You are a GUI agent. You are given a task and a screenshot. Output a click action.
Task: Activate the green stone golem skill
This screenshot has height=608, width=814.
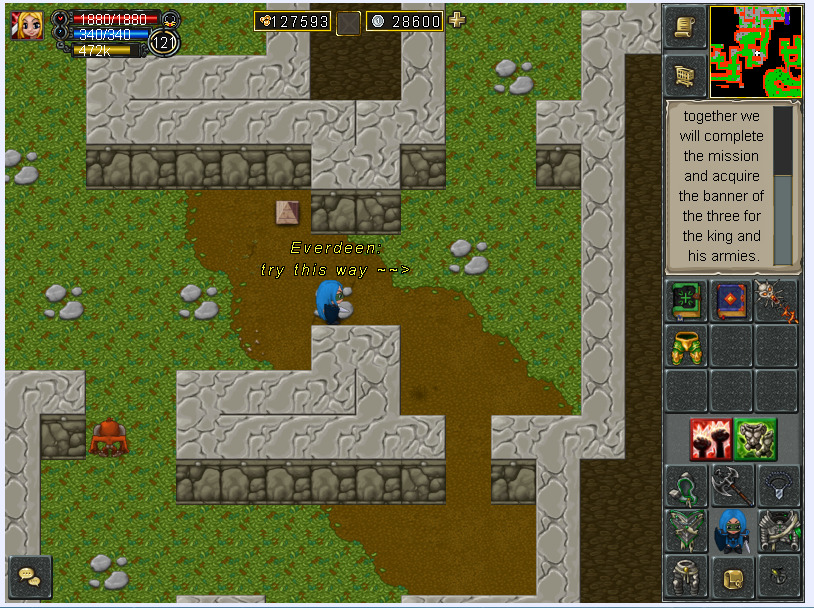pyautogui.click(x=755, y=439)
